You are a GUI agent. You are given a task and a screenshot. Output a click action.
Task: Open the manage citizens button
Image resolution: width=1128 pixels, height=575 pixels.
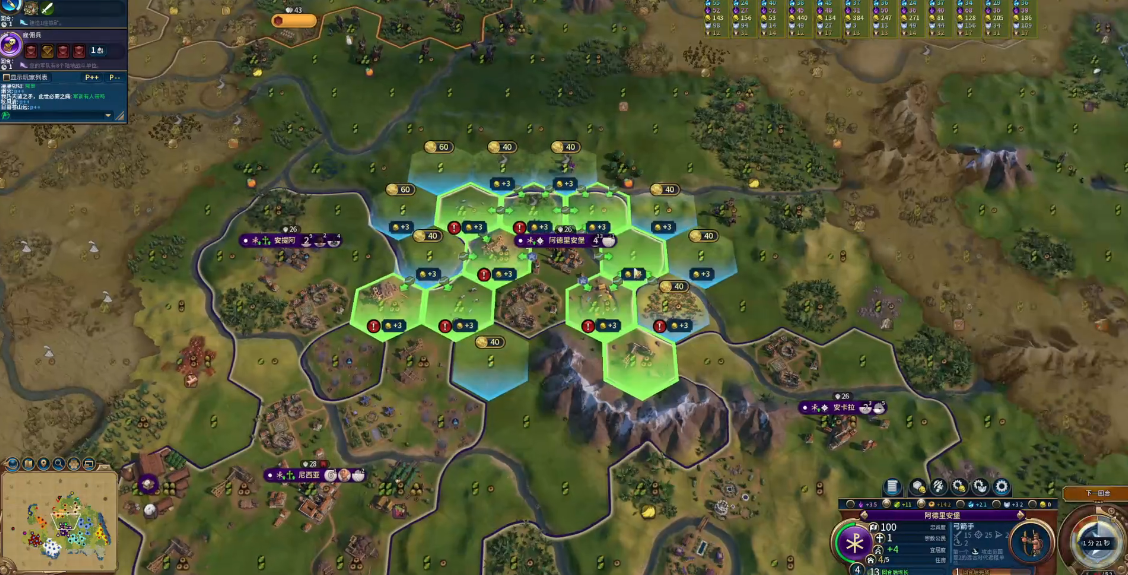(940, 487)
